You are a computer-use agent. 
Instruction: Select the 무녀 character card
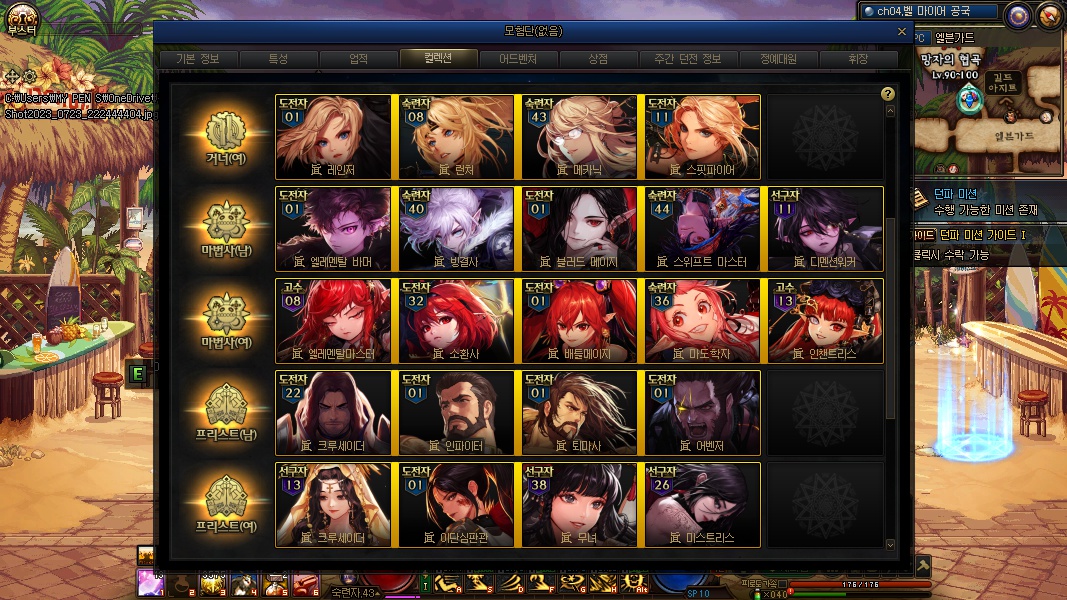[x=579, y=505]
